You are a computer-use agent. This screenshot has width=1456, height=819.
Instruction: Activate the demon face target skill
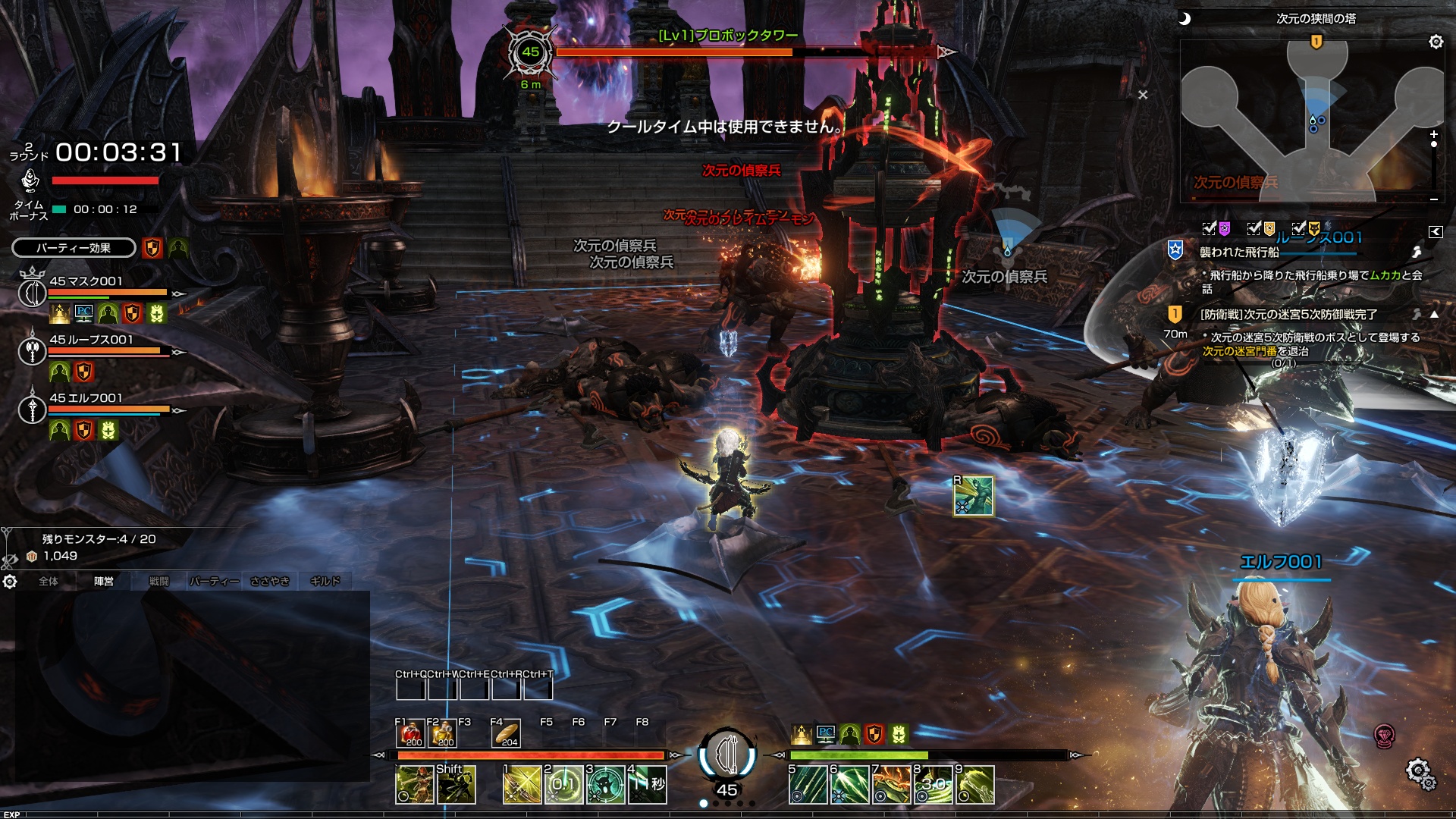coord(605,785)
